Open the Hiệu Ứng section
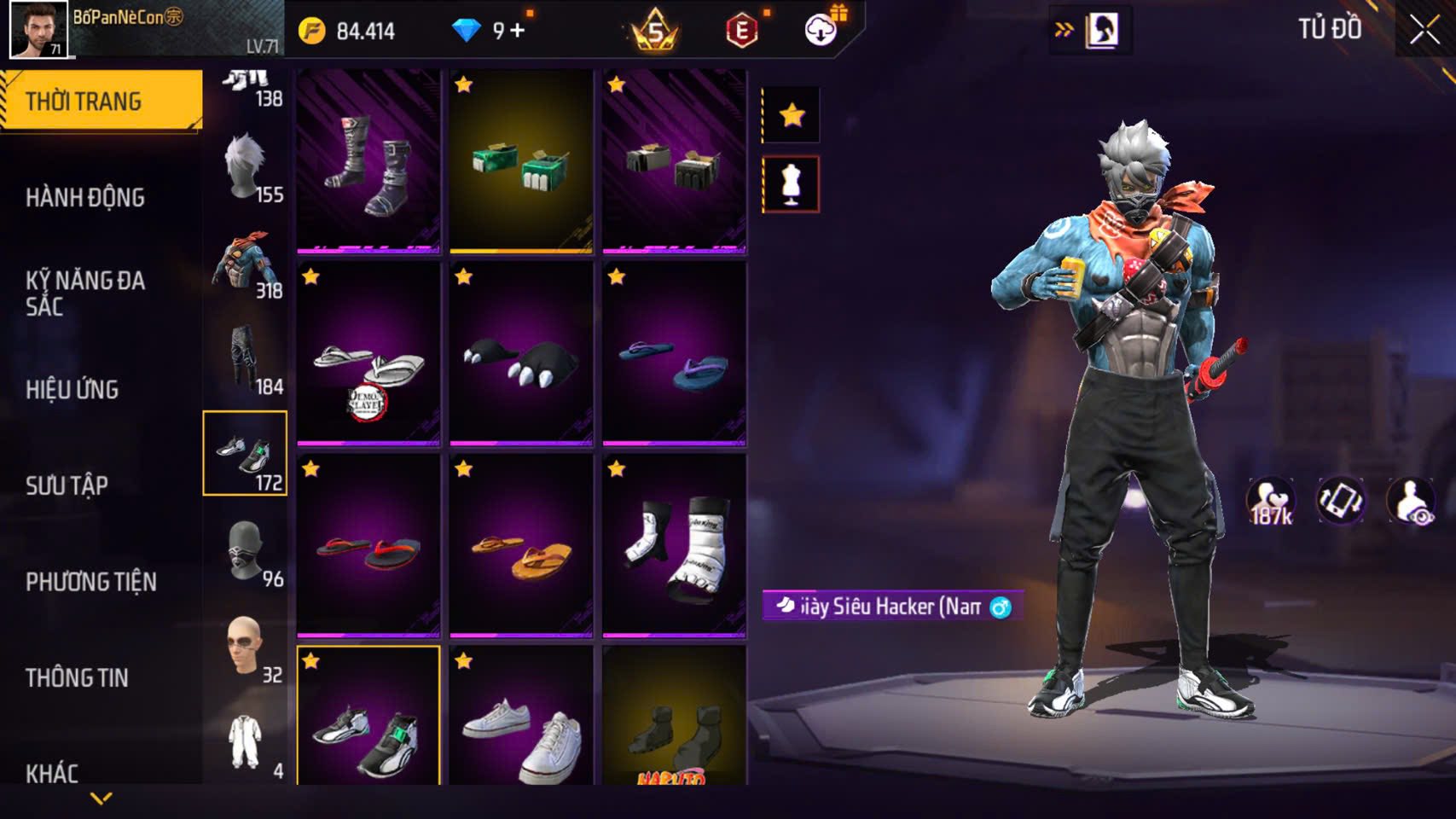The image size is (1456, 819). coord(73,389)
